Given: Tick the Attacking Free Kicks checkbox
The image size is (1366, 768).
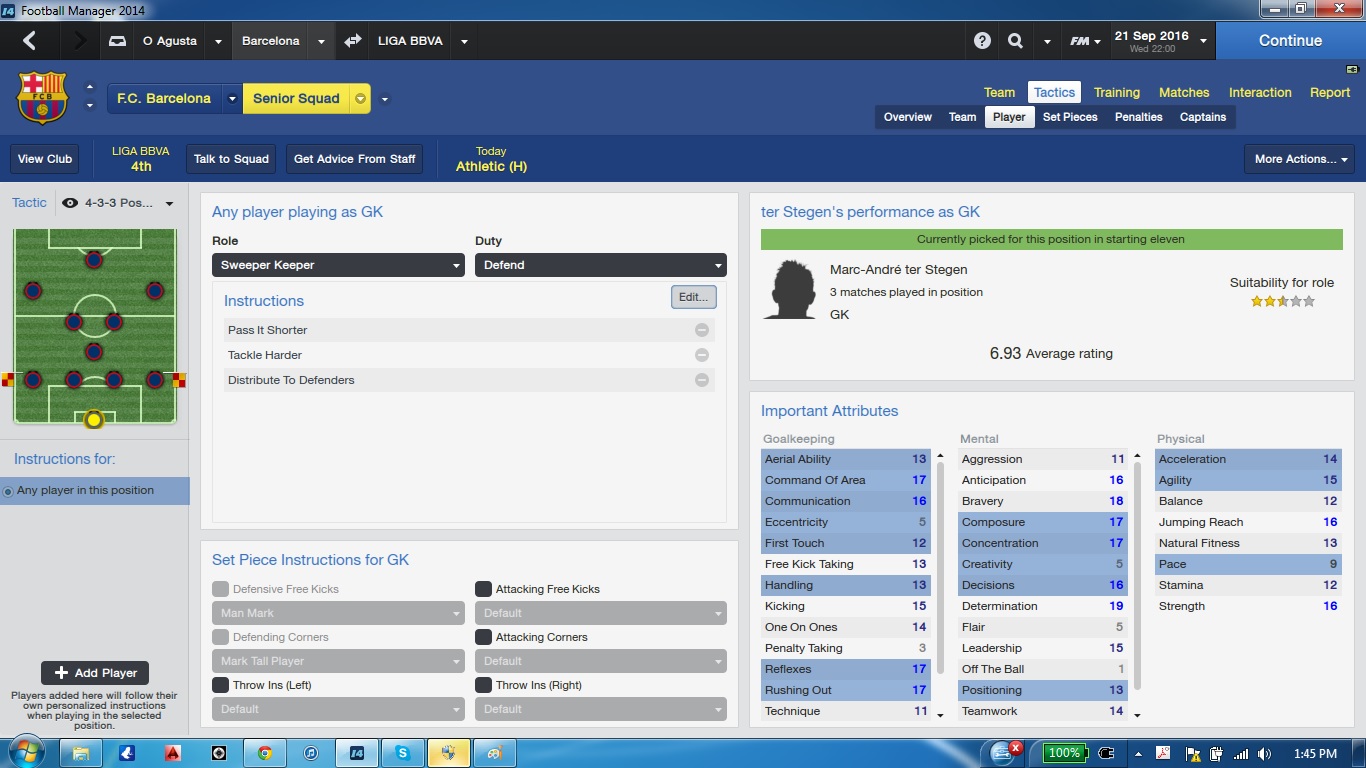Looking at the screenshot, I should (x=483, y=589).
